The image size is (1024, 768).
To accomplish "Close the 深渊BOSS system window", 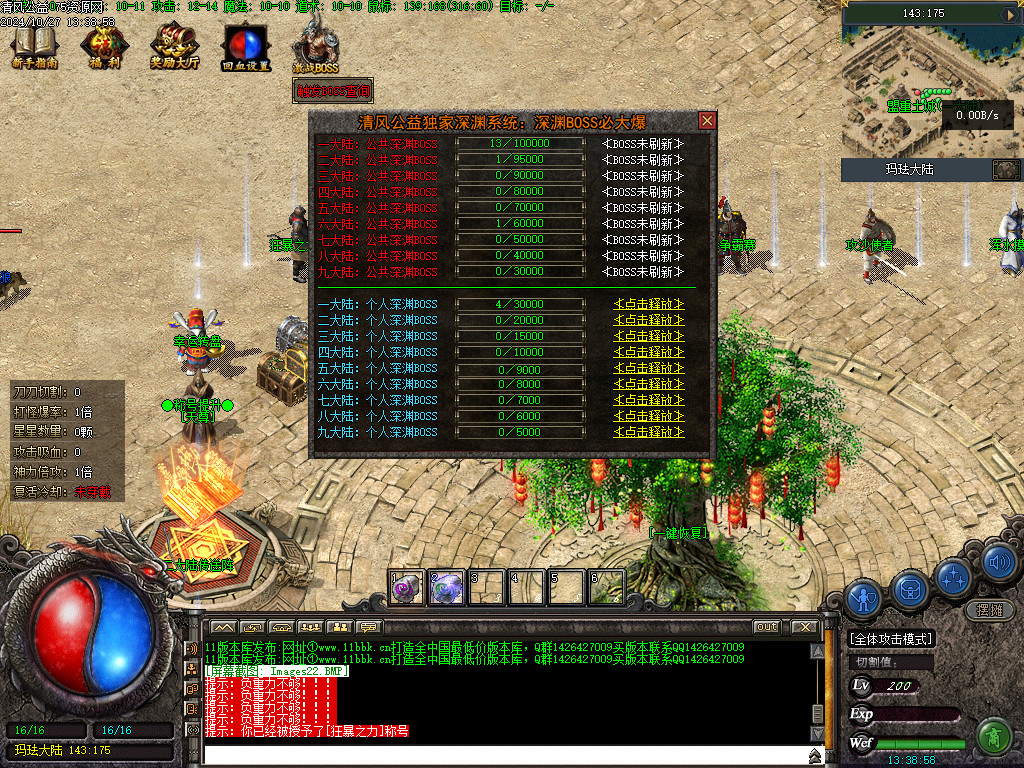I will click(707, 121).
